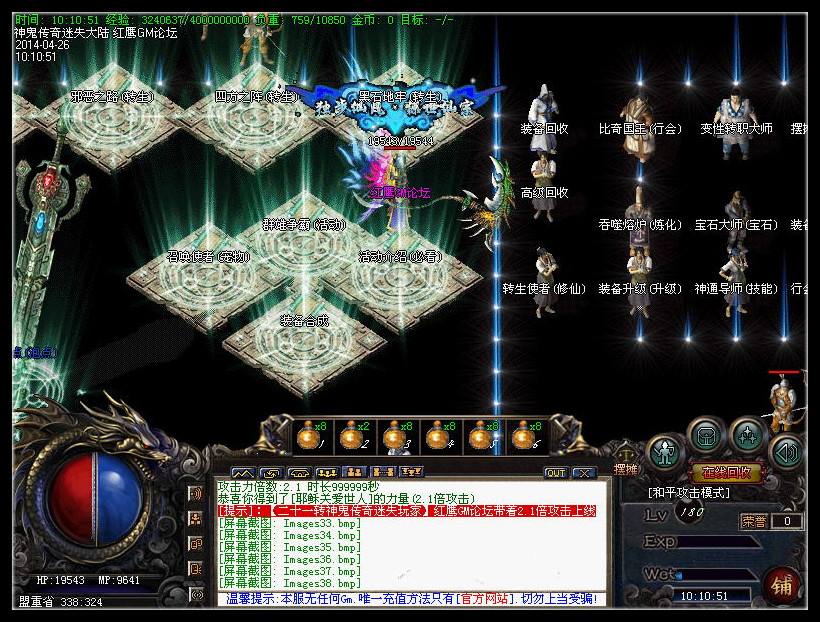Use the potion in belt slot 4
Viewport: 820px width, 622px height.
(x=436, y=436)
